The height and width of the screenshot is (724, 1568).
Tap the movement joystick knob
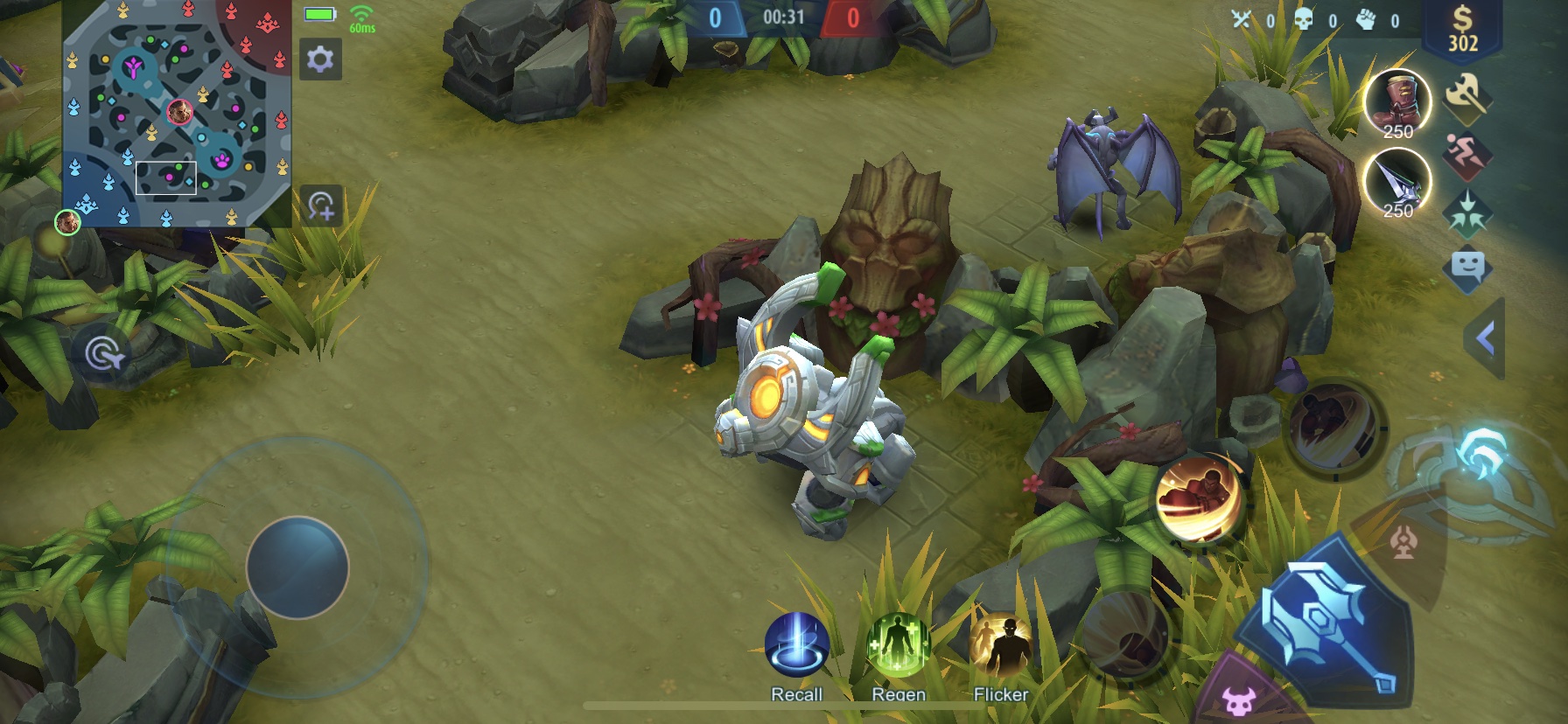click(x=297, y=567)
